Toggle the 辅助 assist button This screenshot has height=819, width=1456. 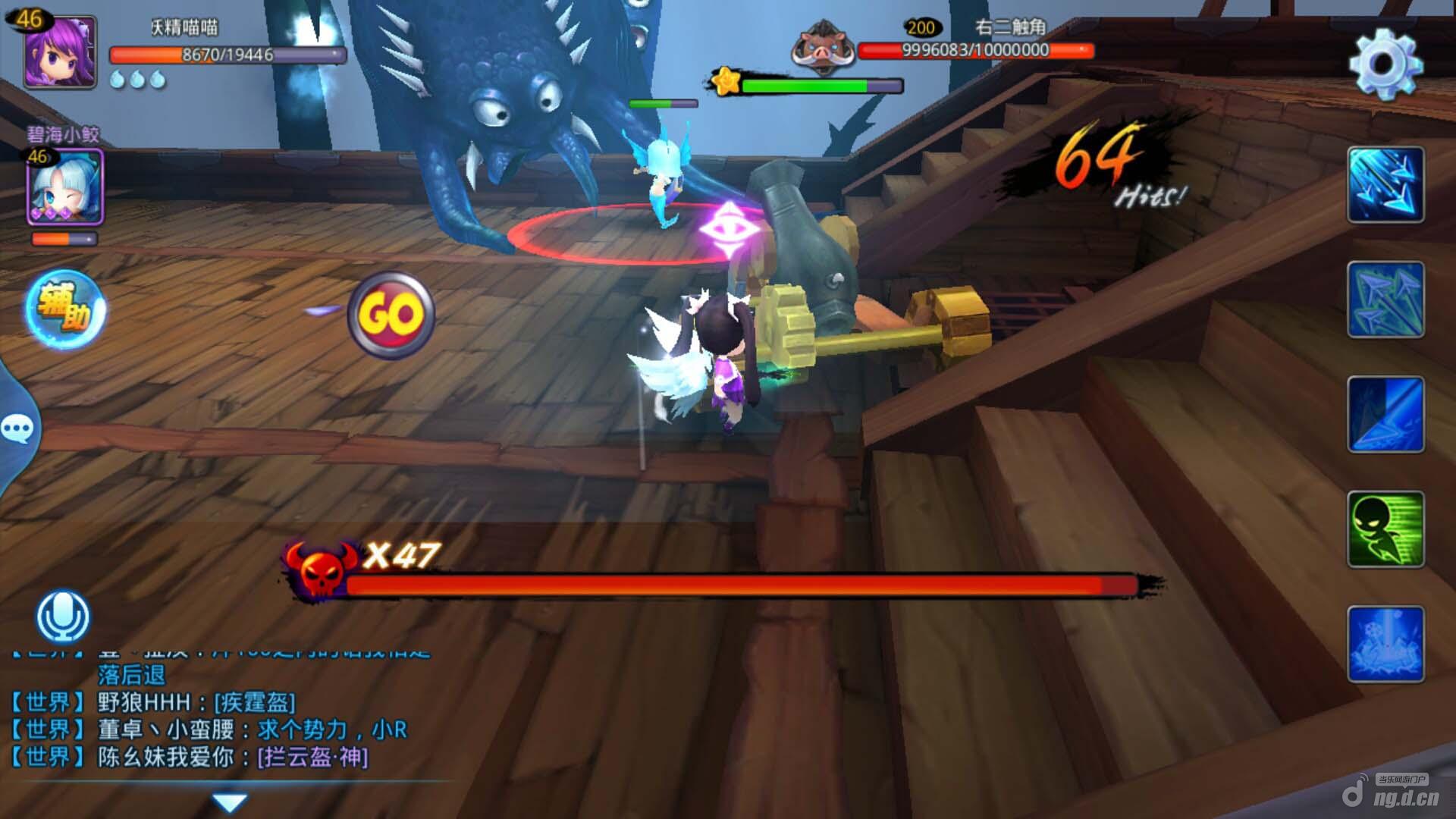(65, 310)
